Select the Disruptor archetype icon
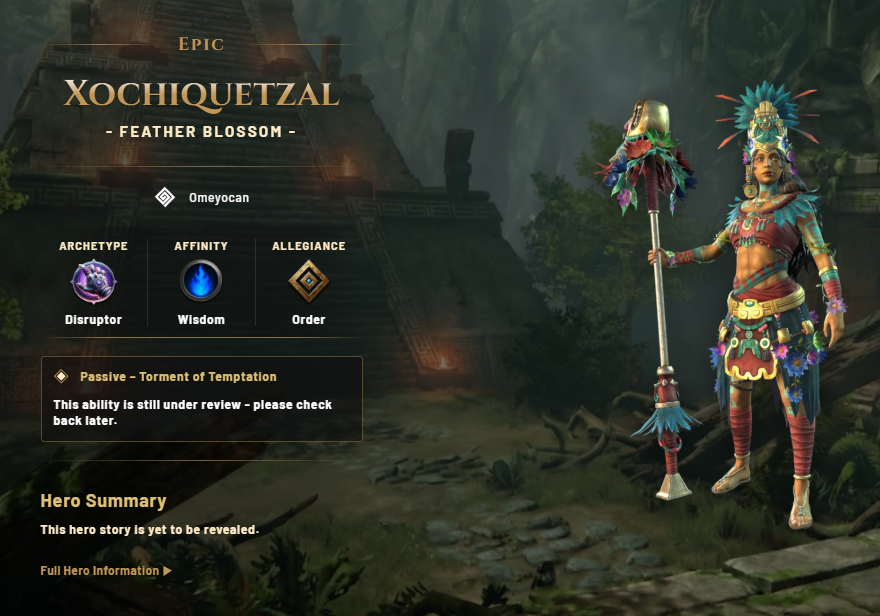Image resolution: width=880 pixels, height=616 pixels. point(93,282)
